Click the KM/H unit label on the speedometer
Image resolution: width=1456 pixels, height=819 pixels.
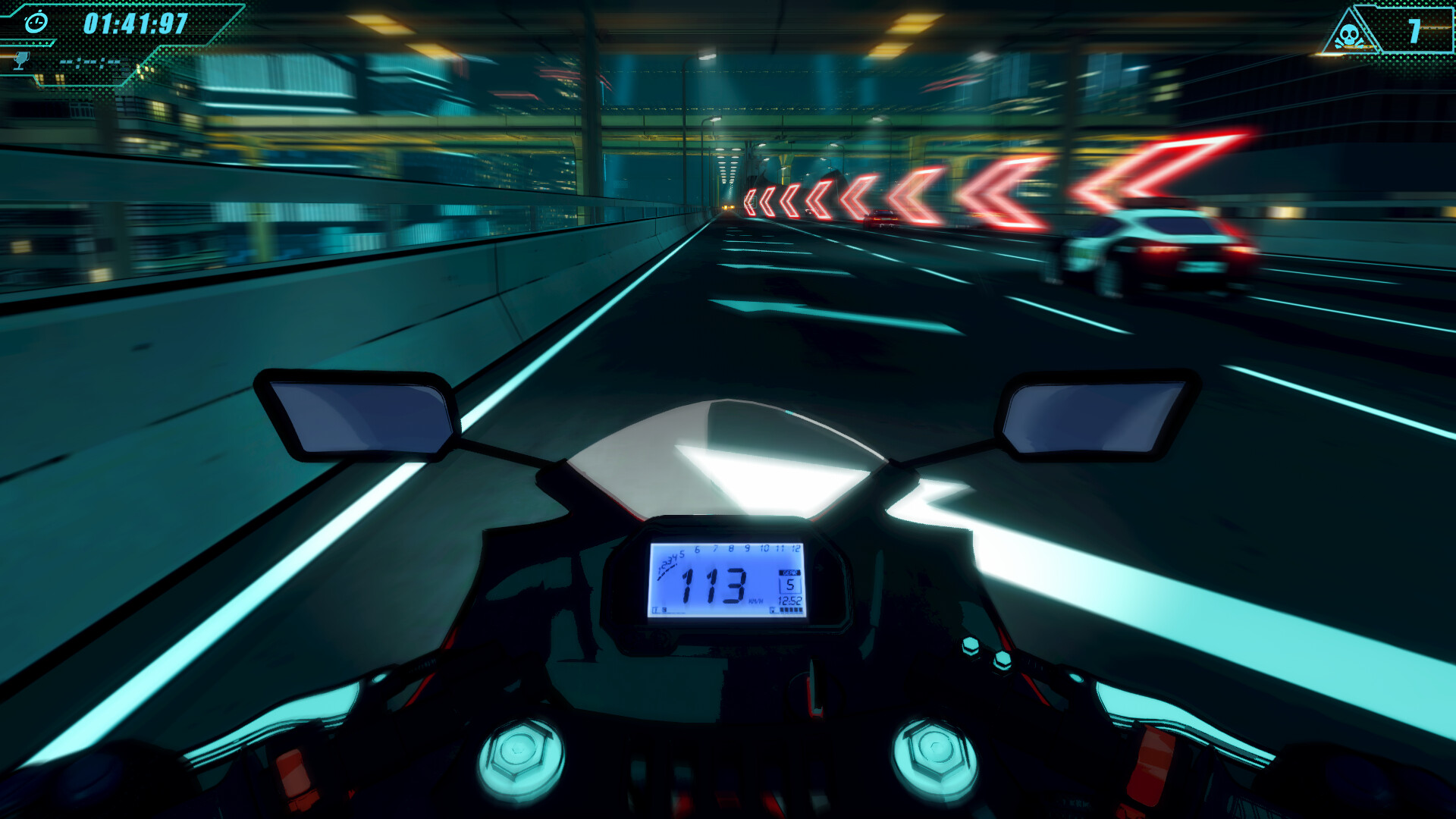point(756,600)
